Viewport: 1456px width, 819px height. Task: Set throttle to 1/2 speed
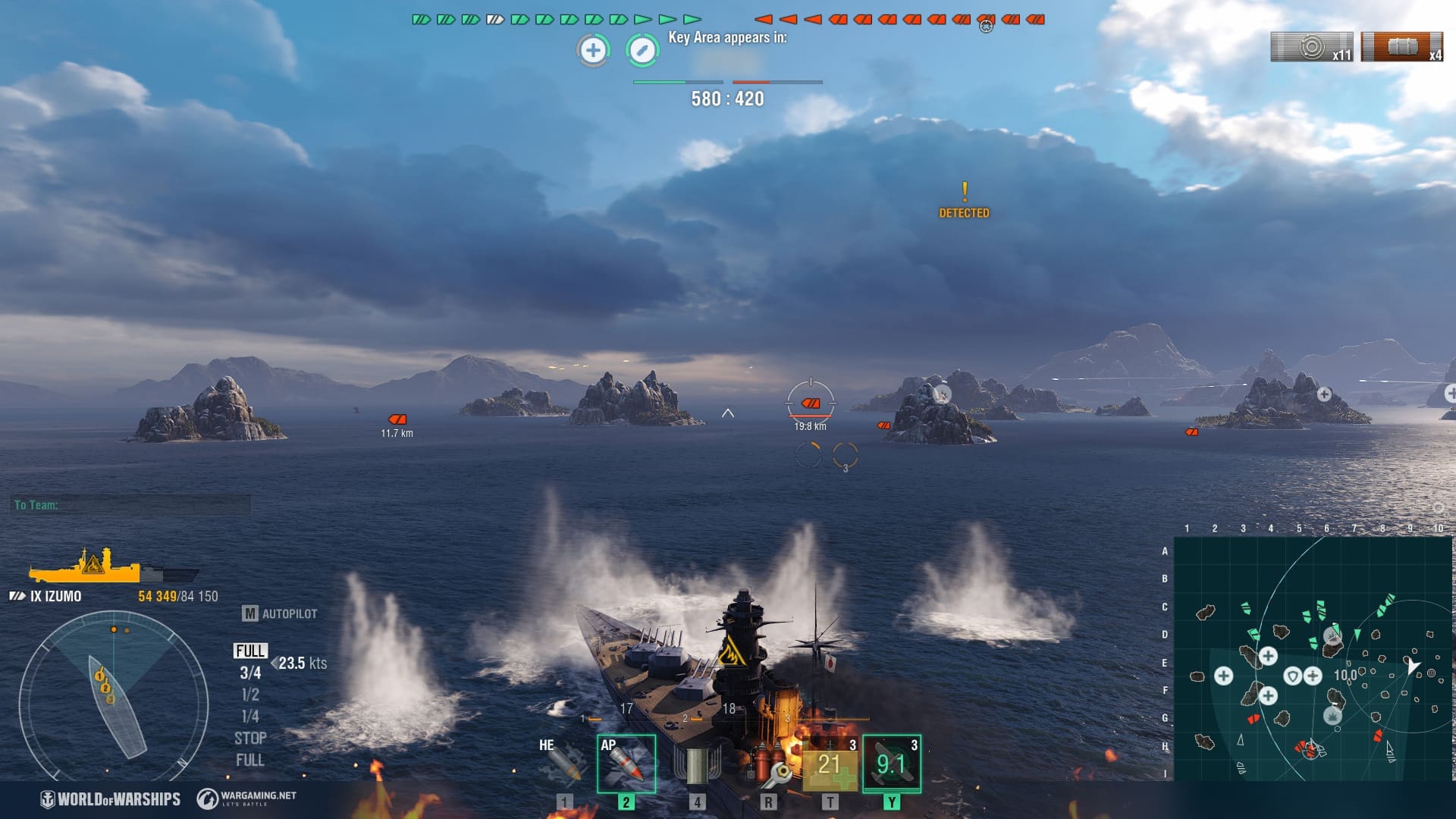(250, 695)
